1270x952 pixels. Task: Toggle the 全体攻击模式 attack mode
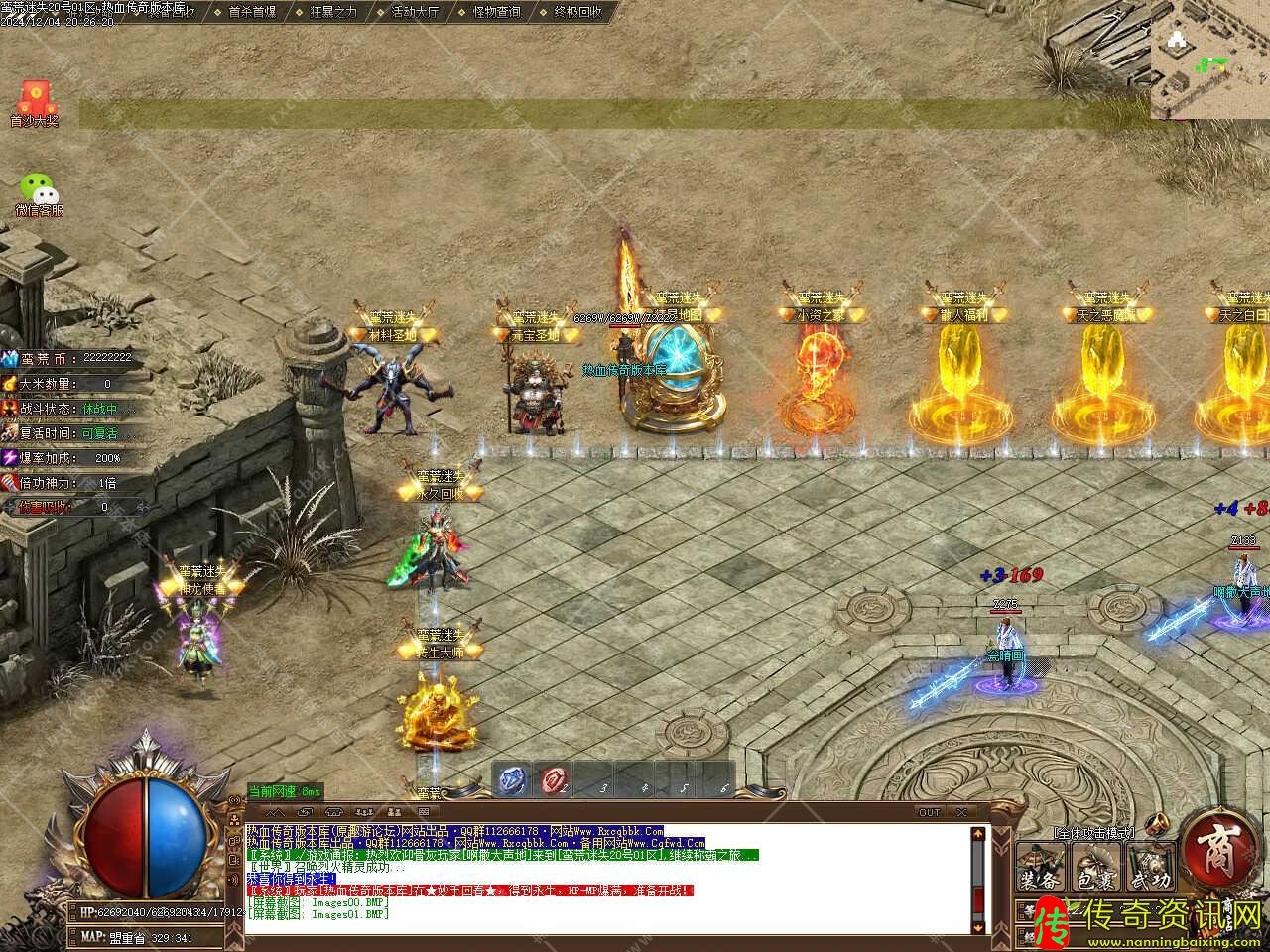tap(1093, 832)
